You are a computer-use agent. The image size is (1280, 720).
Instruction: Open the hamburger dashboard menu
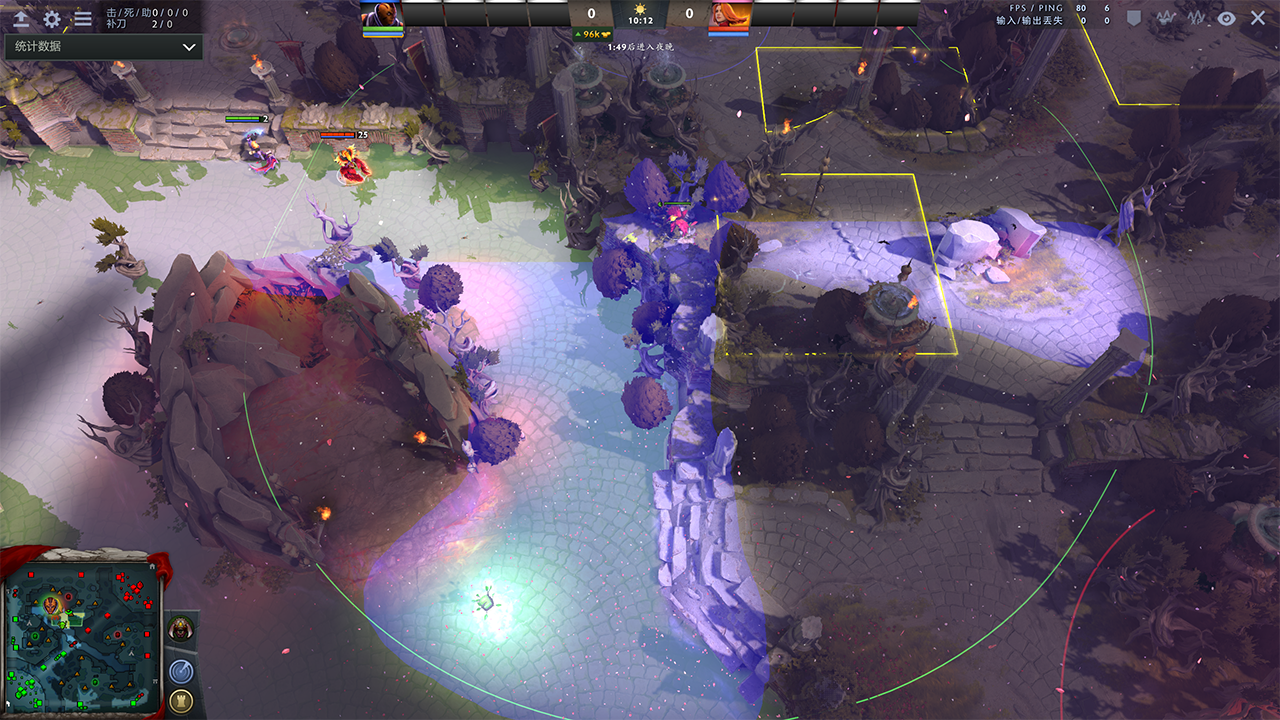83,18
